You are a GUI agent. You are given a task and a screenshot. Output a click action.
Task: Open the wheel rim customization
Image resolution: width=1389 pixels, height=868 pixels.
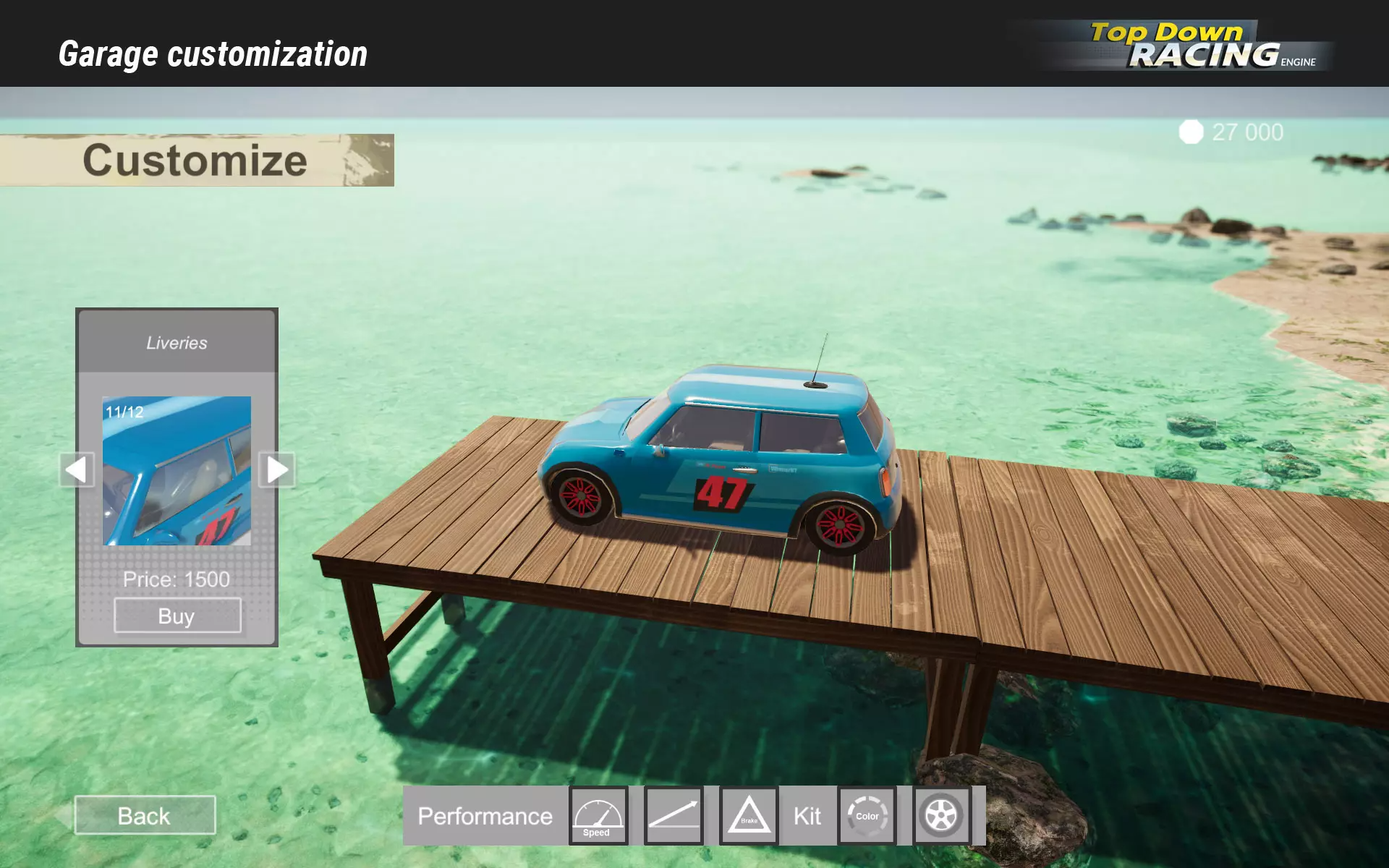click(x=941, y=816)
